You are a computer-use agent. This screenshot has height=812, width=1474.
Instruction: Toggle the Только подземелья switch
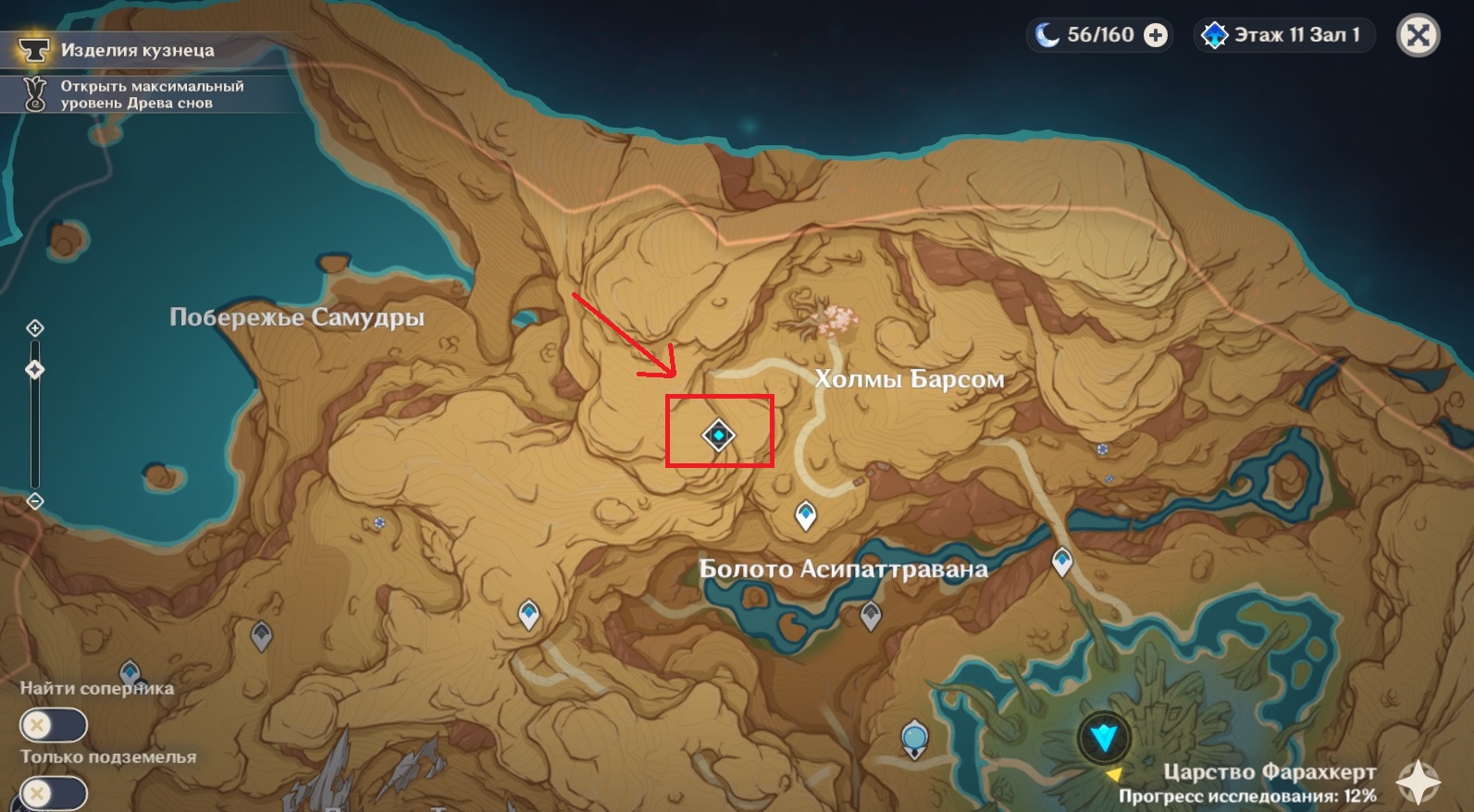pyautogui.click(x=54, y=794)
